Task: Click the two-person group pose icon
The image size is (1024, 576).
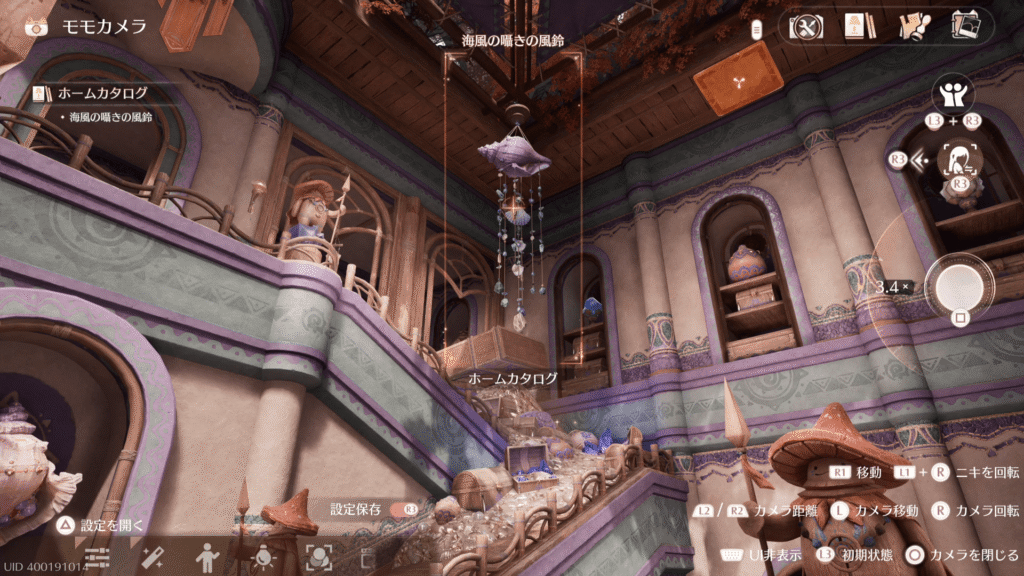Action: 953,96
